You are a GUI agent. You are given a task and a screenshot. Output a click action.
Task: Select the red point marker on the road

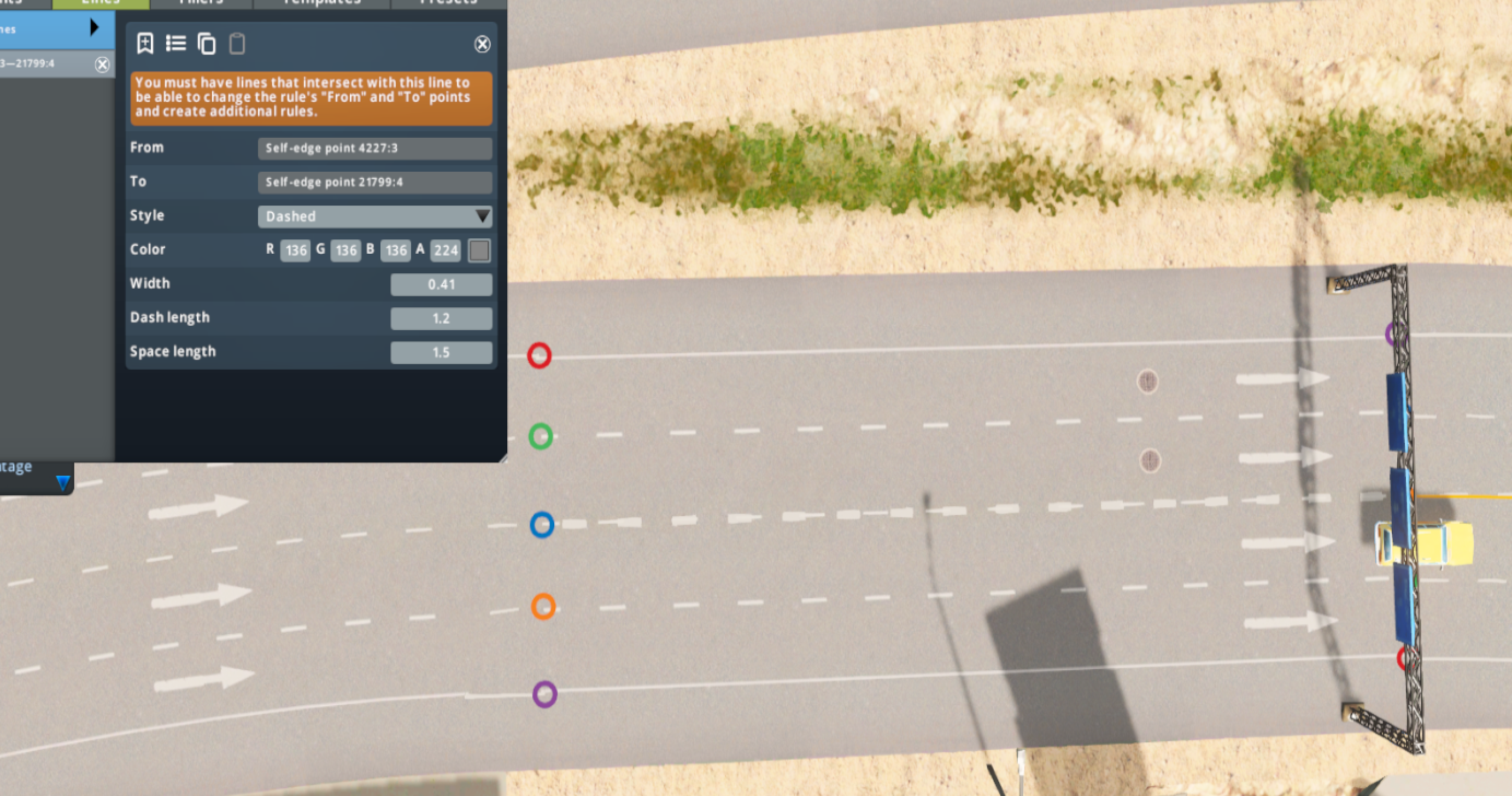(540, 355)
